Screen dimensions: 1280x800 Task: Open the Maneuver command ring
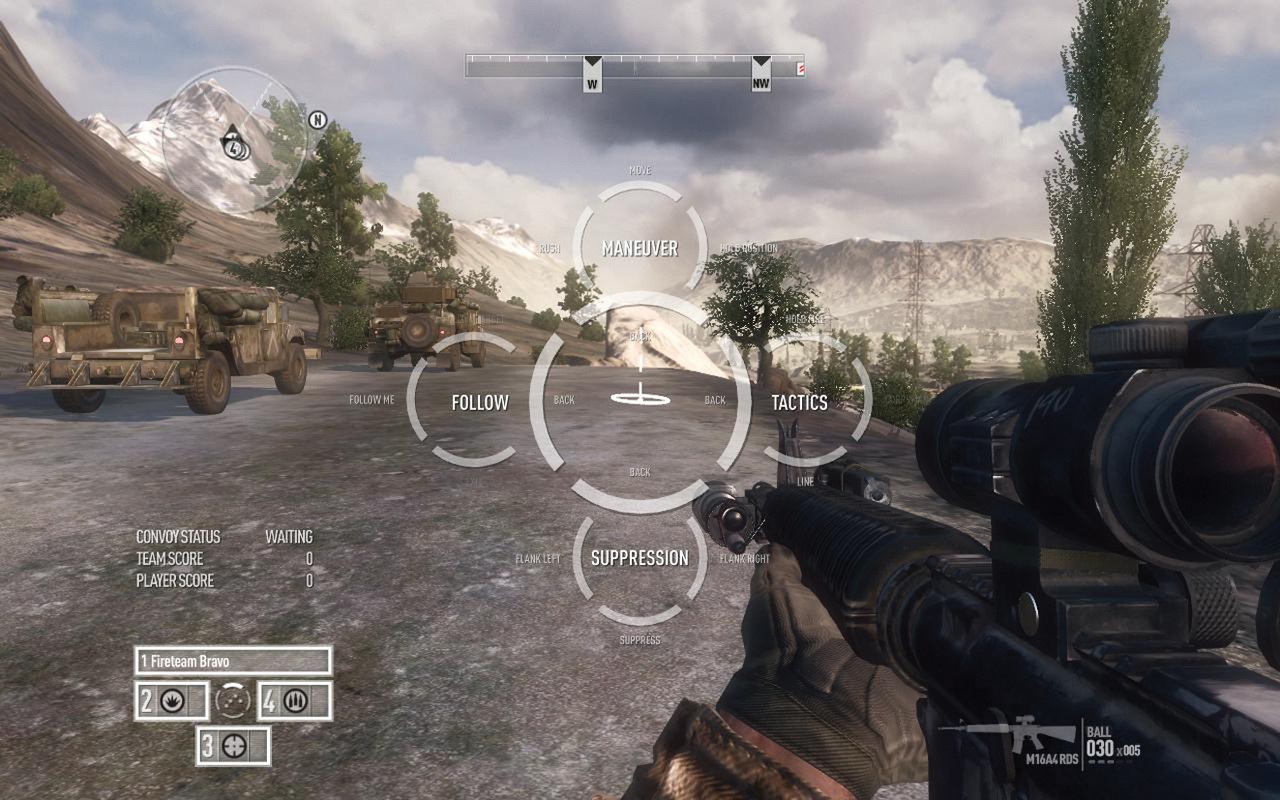[x=640, y=248]
